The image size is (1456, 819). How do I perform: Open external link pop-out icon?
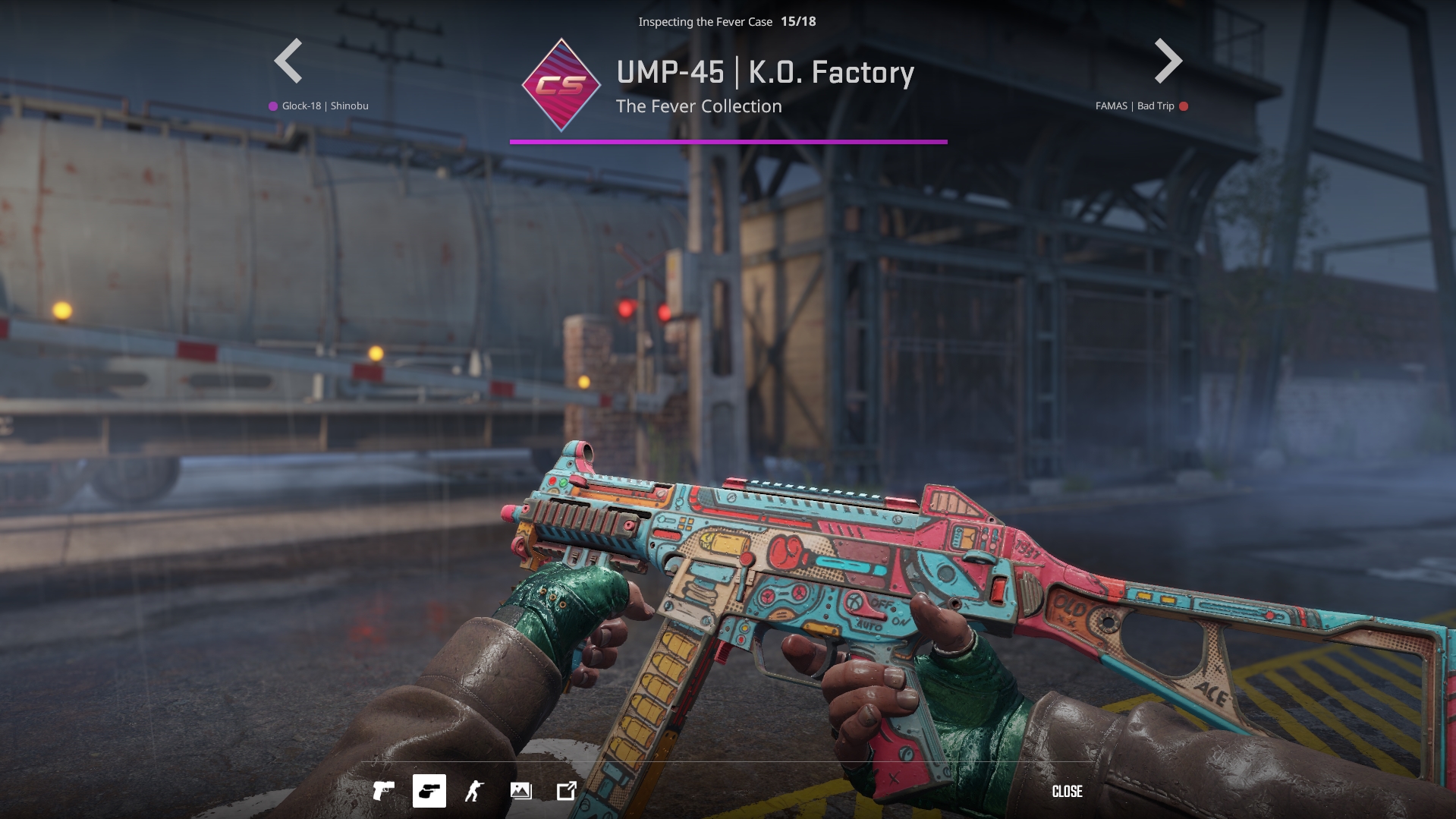tap(567, 791)
